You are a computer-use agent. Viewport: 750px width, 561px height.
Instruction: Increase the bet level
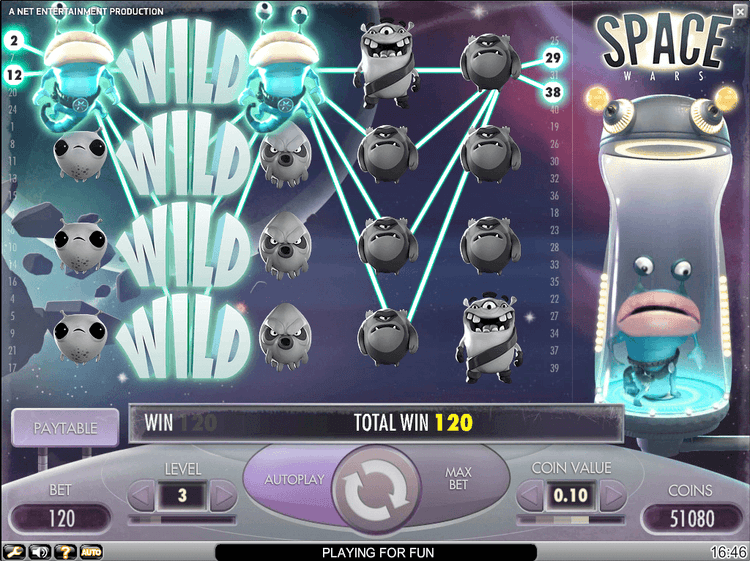tap(222, 494)
